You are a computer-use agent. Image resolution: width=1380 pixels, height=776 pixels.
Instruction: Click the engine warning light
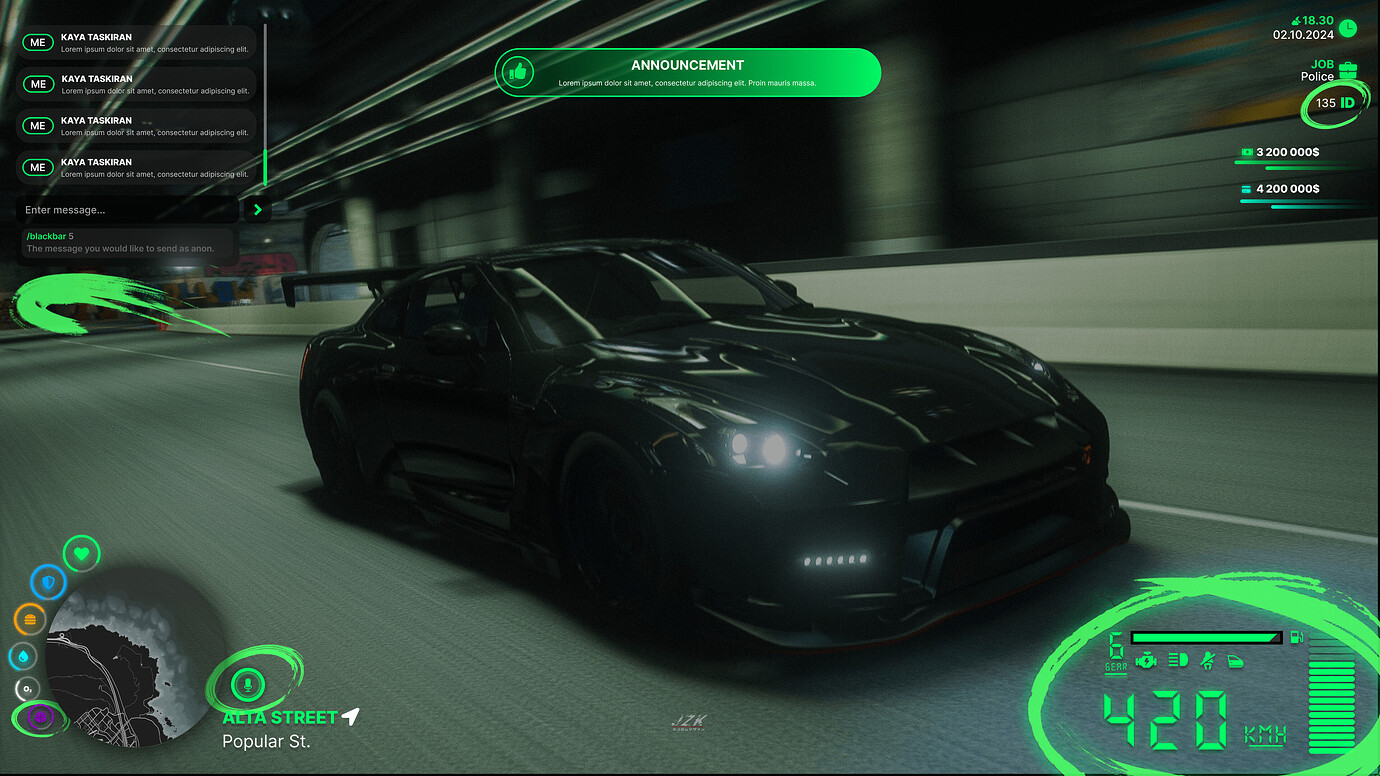coord(1146,660)
